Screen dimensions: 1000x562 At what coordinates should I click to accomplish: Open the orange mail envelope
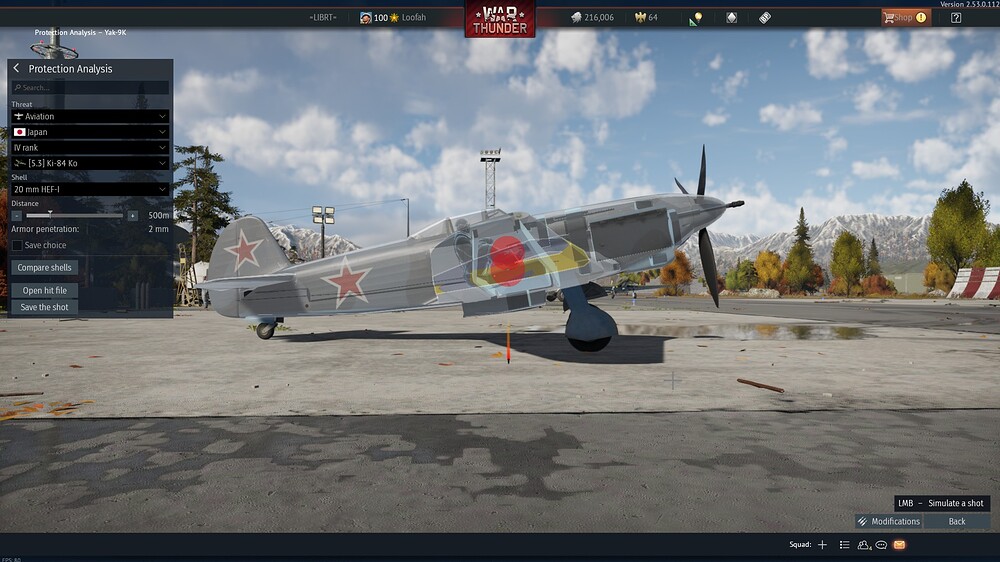899,545
